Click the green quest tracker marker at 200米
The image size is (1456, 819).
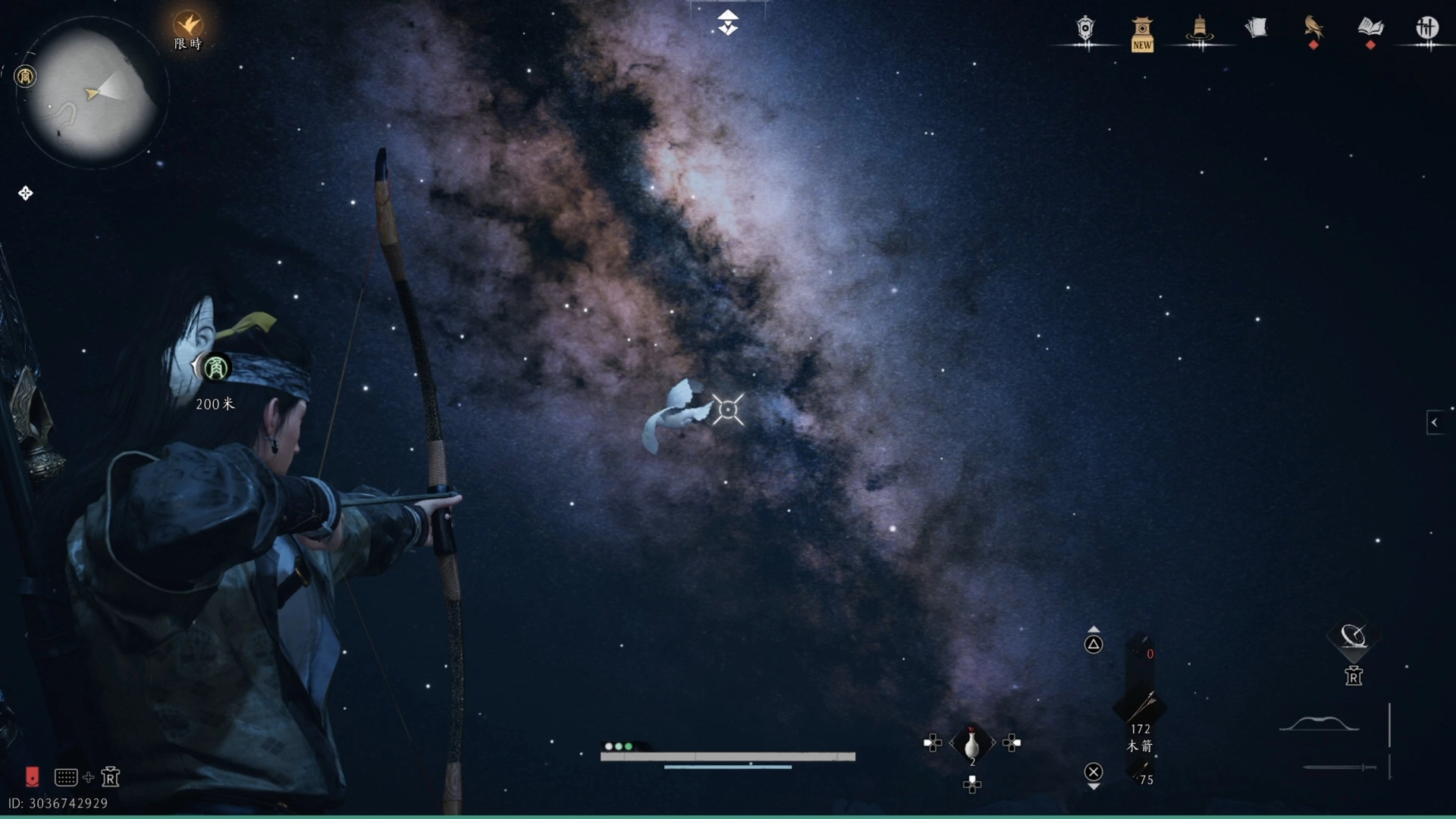pyautogui.click(x=215, y=369)
